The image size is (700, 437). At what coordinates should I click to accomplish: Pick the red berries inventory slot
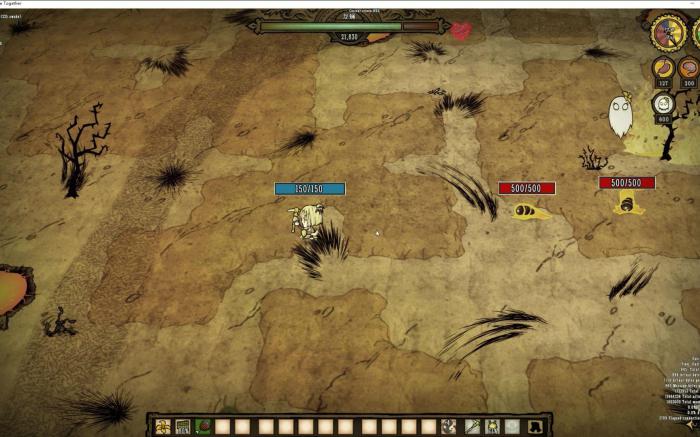(204, 427)
